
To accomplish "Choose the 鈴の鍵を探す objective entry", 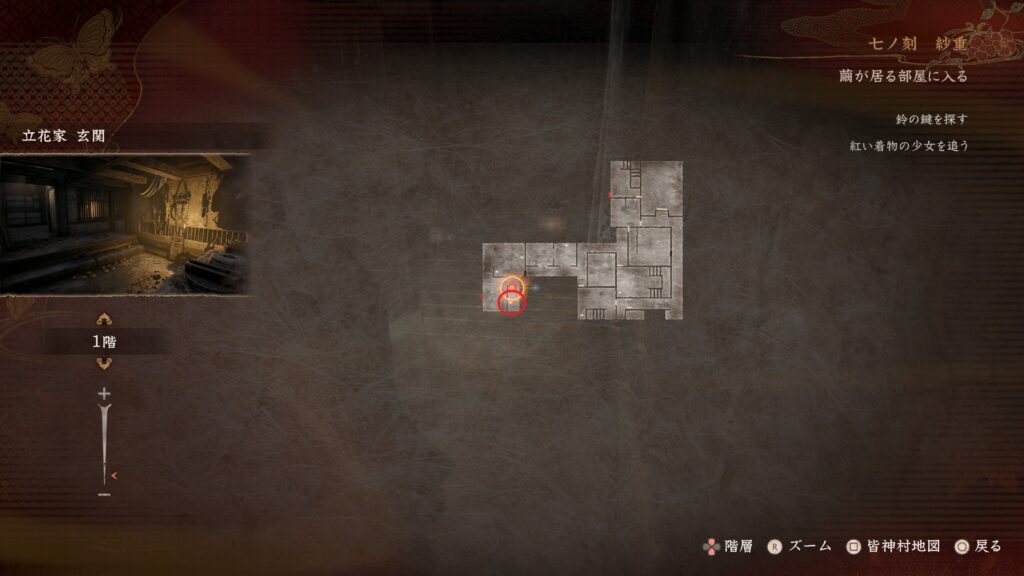I will coord(932,119).
